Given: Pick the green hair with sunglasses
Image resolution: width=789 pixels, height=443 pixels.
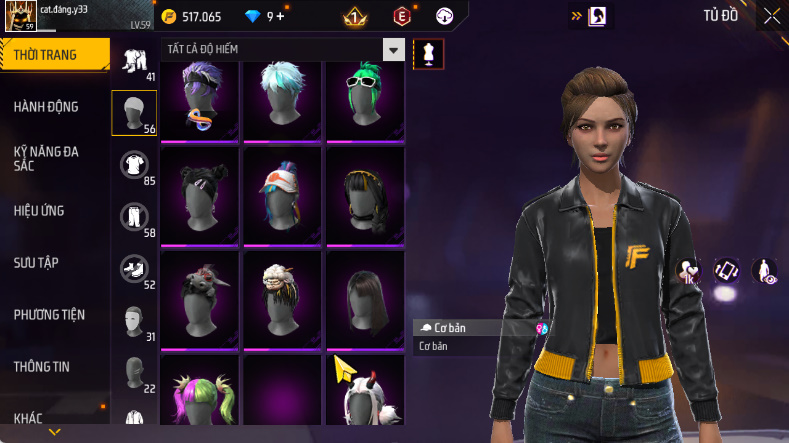Looking at the screenshot, I should pyautogui.click(x=365, y=100).
